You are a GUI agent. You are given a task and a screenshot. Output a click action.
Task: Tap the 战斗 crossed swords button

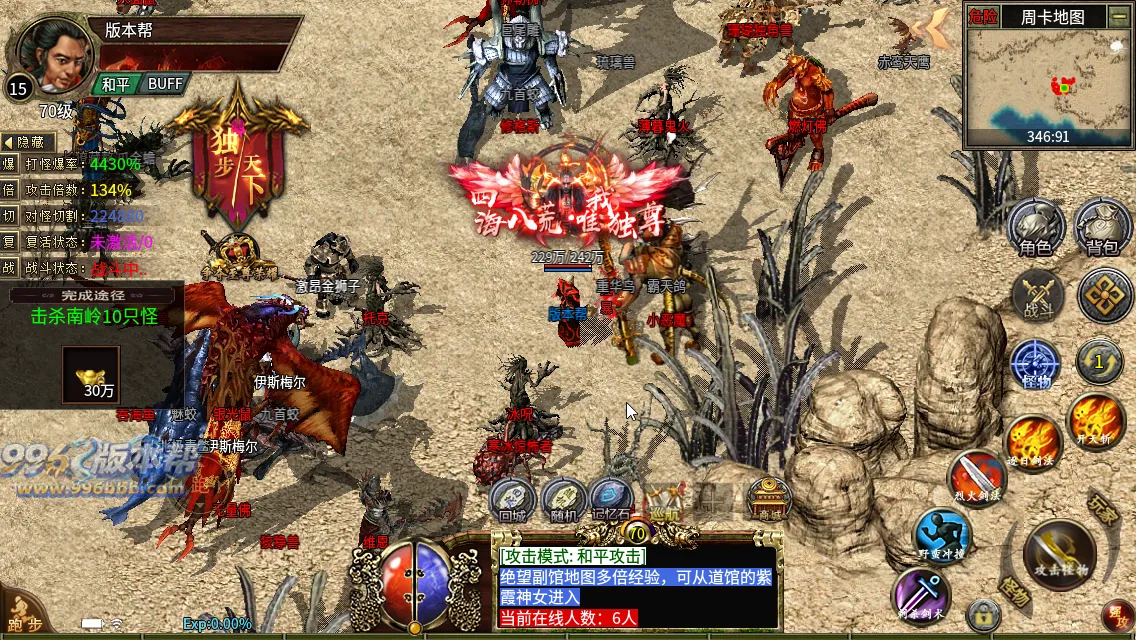click(1037, 295)
